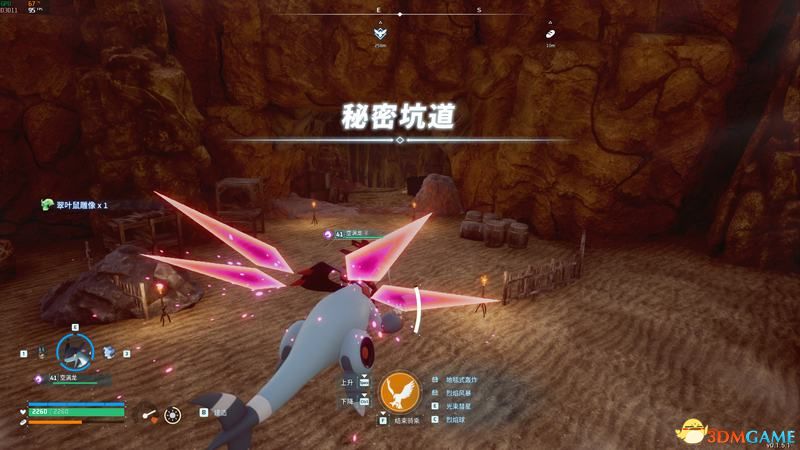The image size is (800, 450).
Task: Switch to the Pal left of the portrait
Action: click(x=40, y=352)
